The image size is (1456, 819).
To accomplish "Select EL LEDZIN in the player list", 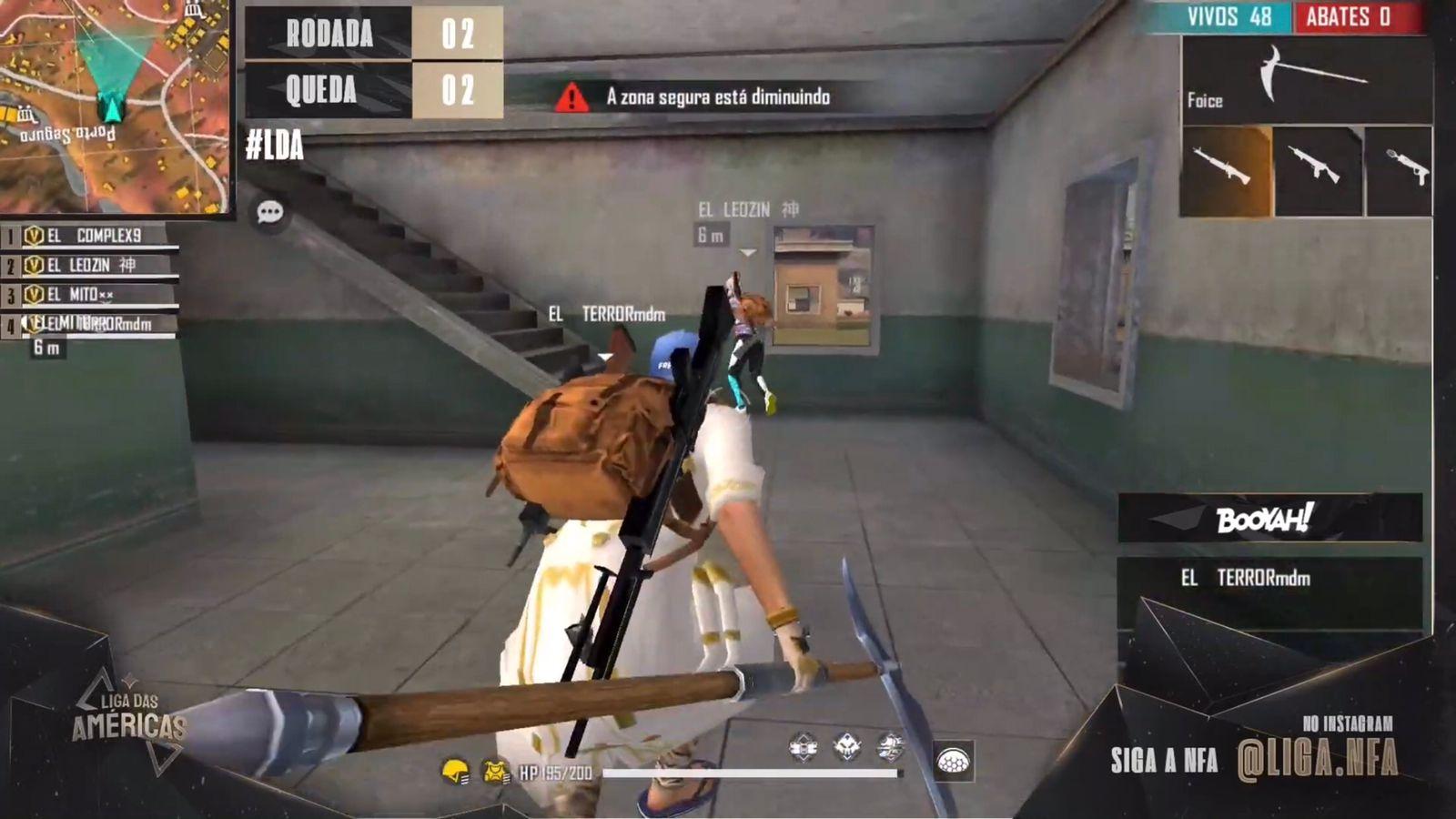I will pos(82,263).
